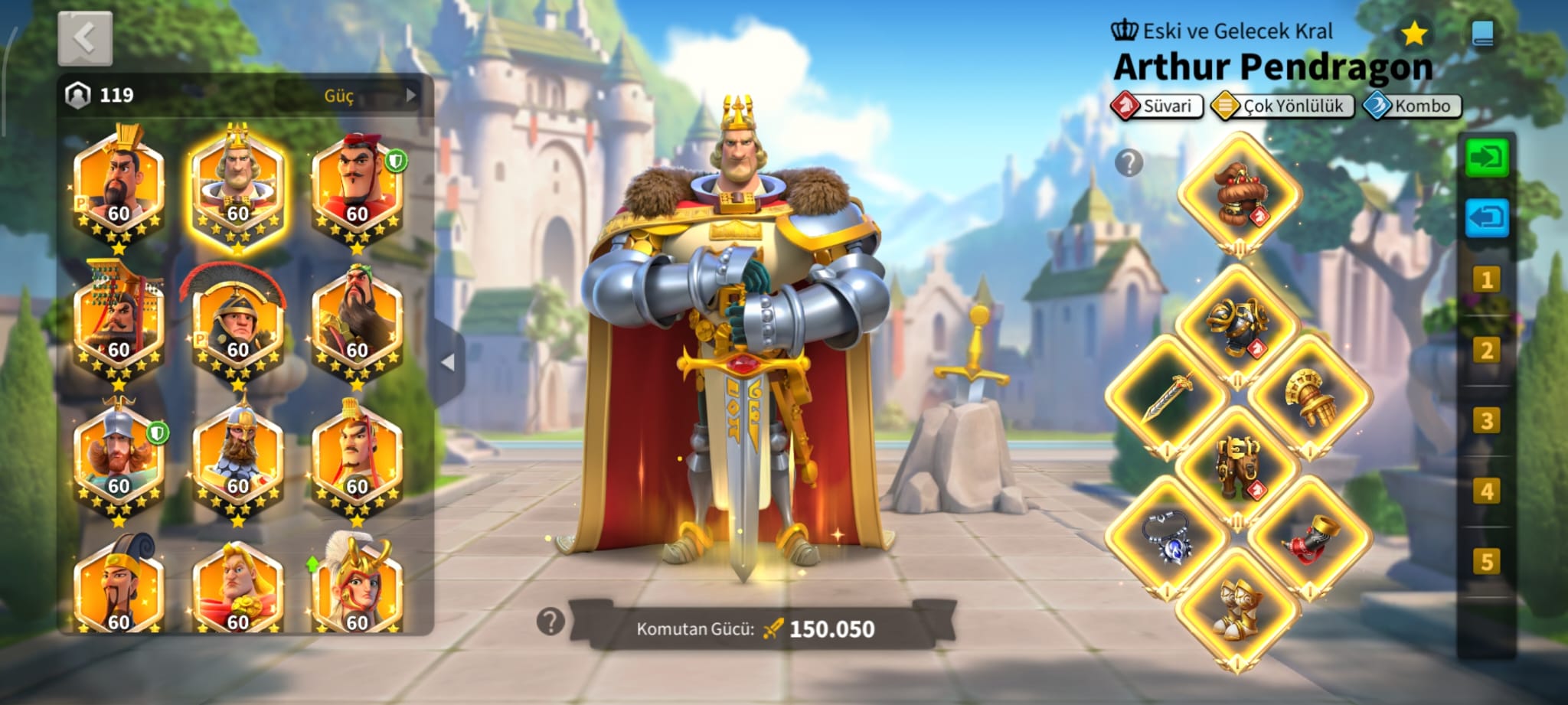Select the golden gauntlet slot
Image resolution: width=1568 pixels, height=705 pixels.
pos(1310,396)
